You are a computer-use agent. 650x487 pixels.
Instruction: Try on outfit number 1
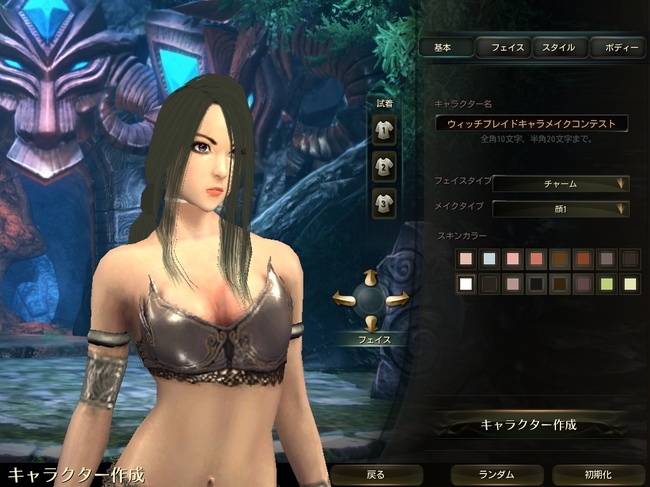point(384,129)
